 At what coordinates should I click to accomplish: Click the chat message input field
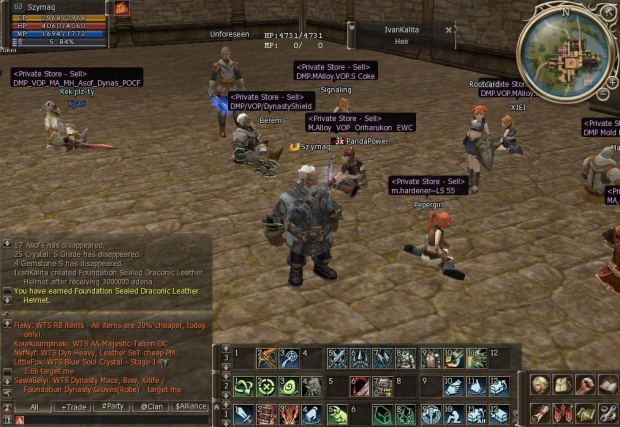point(110,420)
